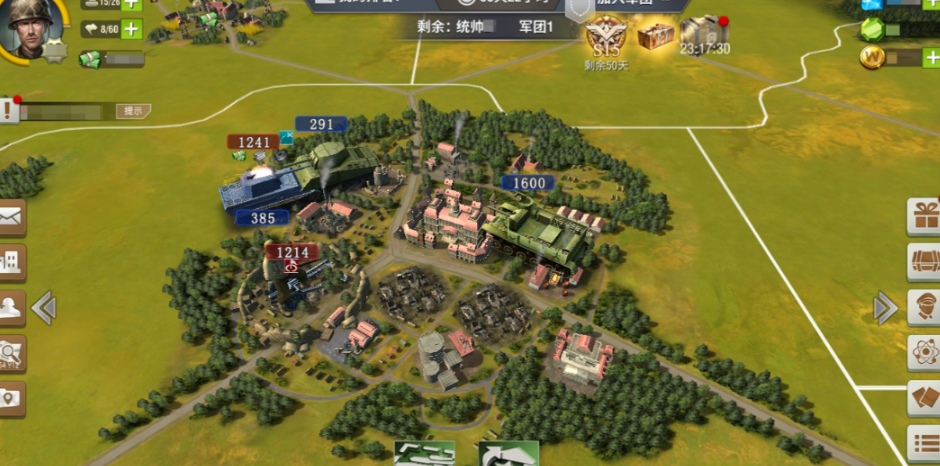
Task: Open the mail envelope icon
Action: click(x=11, y=216)
